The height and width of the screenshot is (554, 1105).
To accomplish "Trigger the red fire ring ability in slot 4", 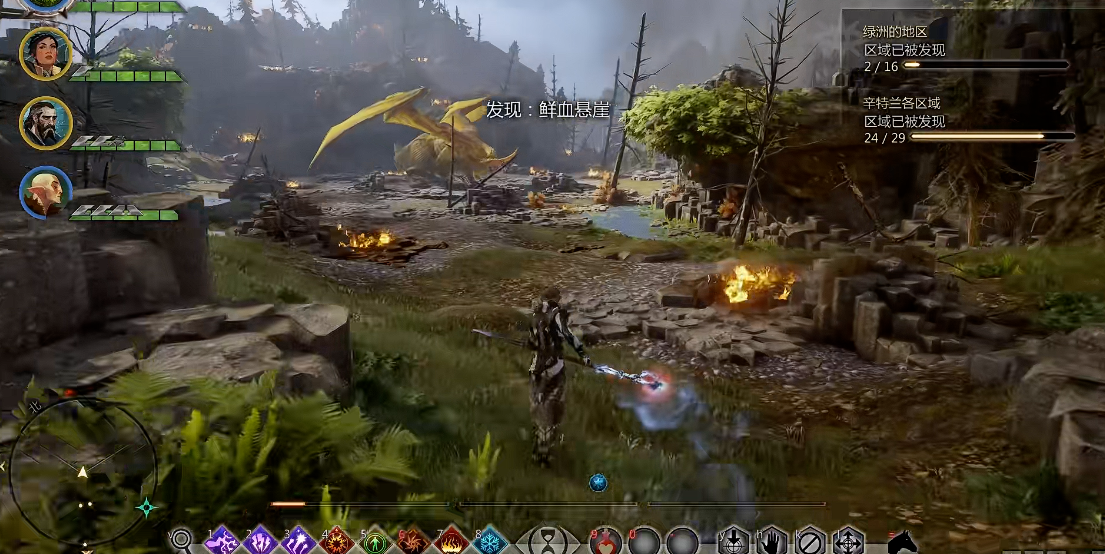I will pos(336,541).
